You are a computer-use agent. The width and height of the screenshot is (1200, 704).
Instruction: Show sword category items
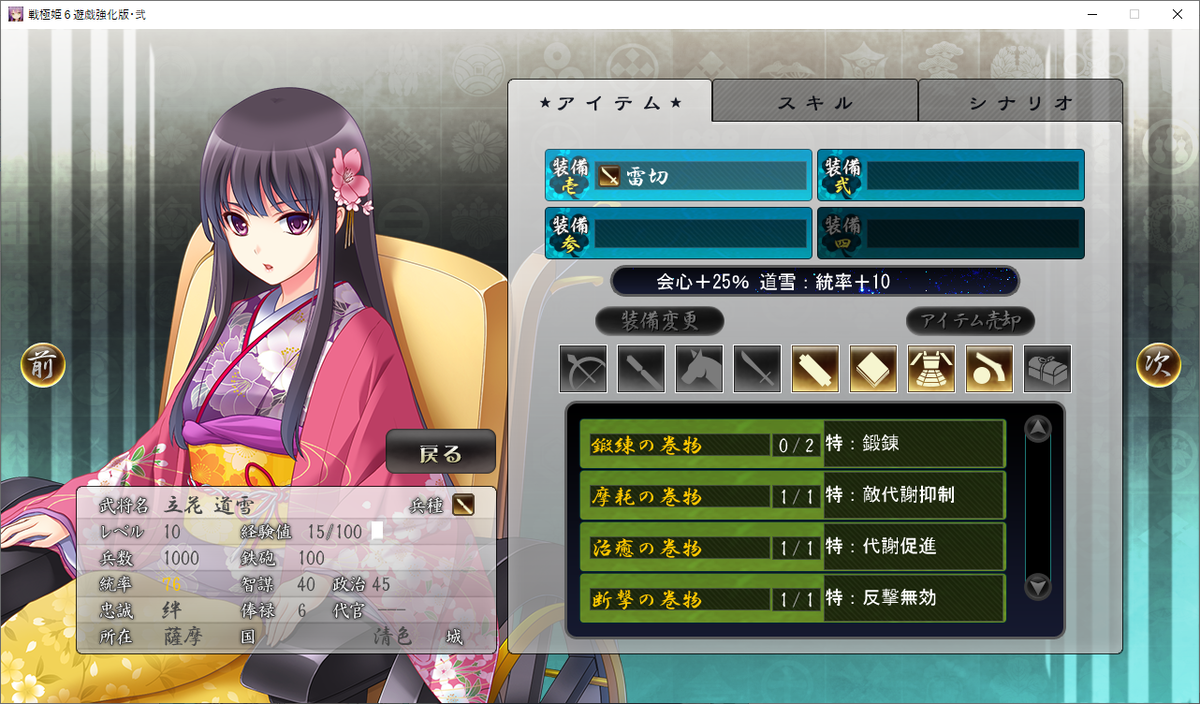[x=758, y=369]
